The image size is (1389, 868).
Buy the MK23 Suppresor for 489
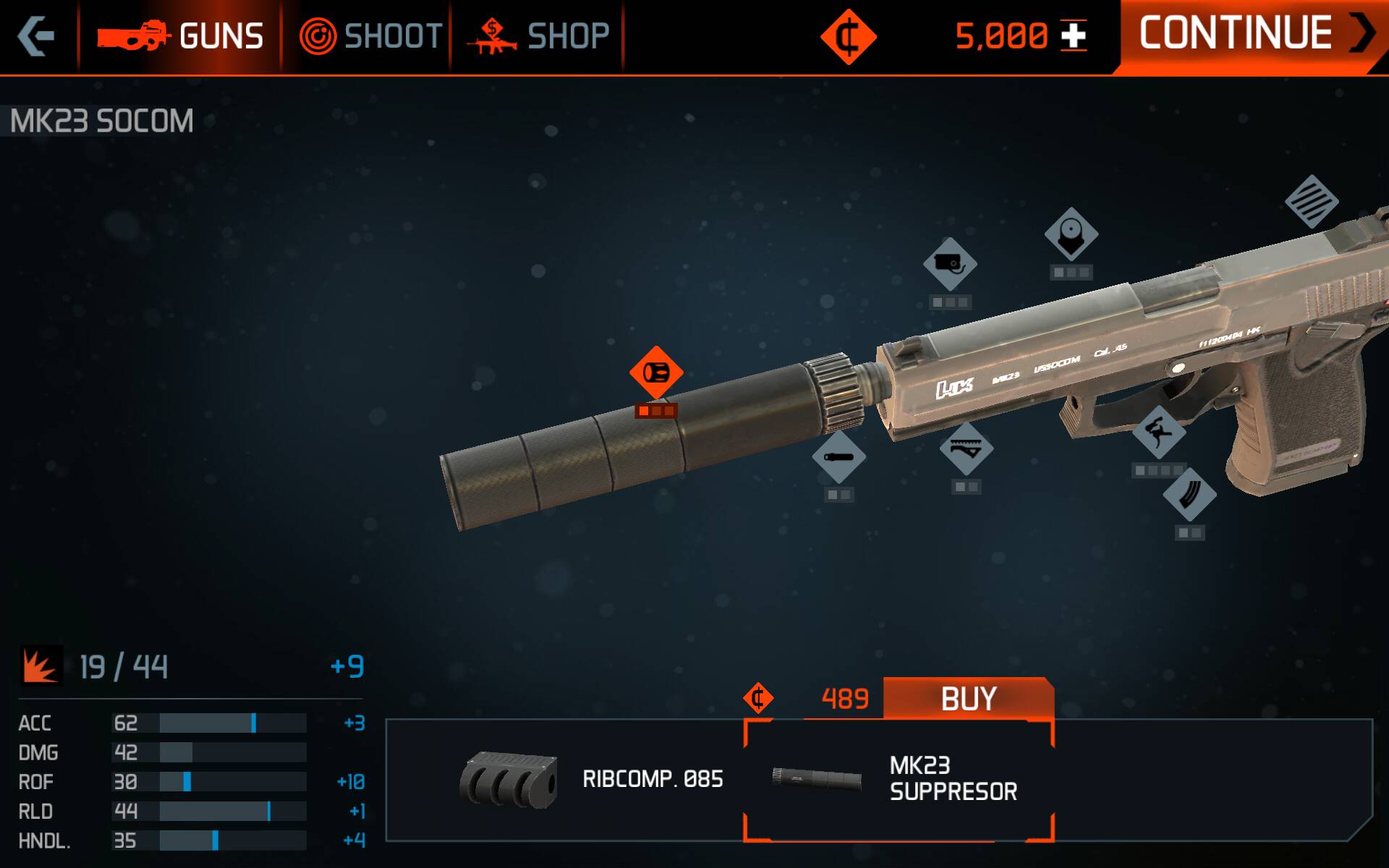[968, 699]
